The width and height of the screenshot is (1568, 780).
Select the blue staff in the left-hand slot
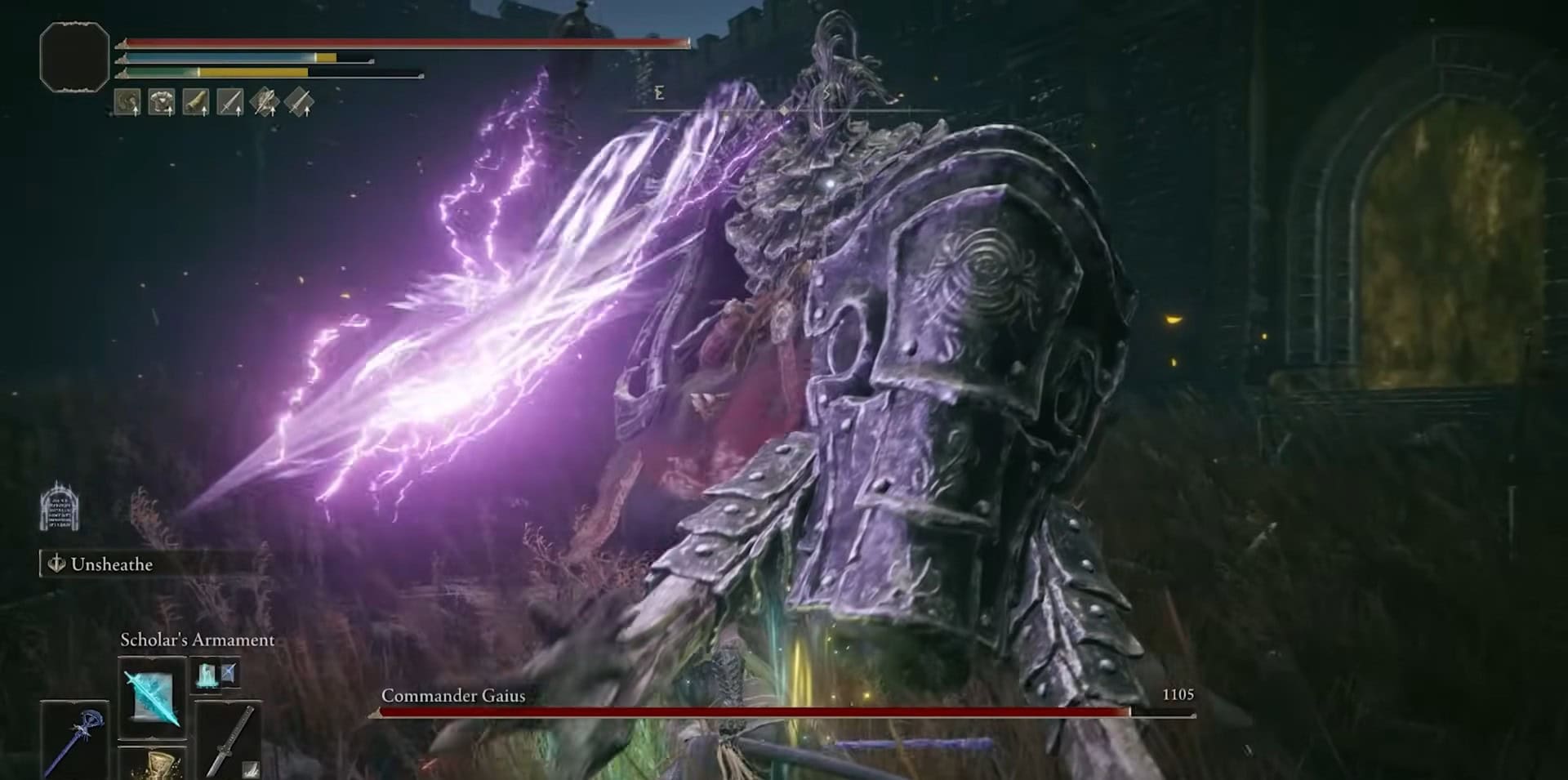74,740
